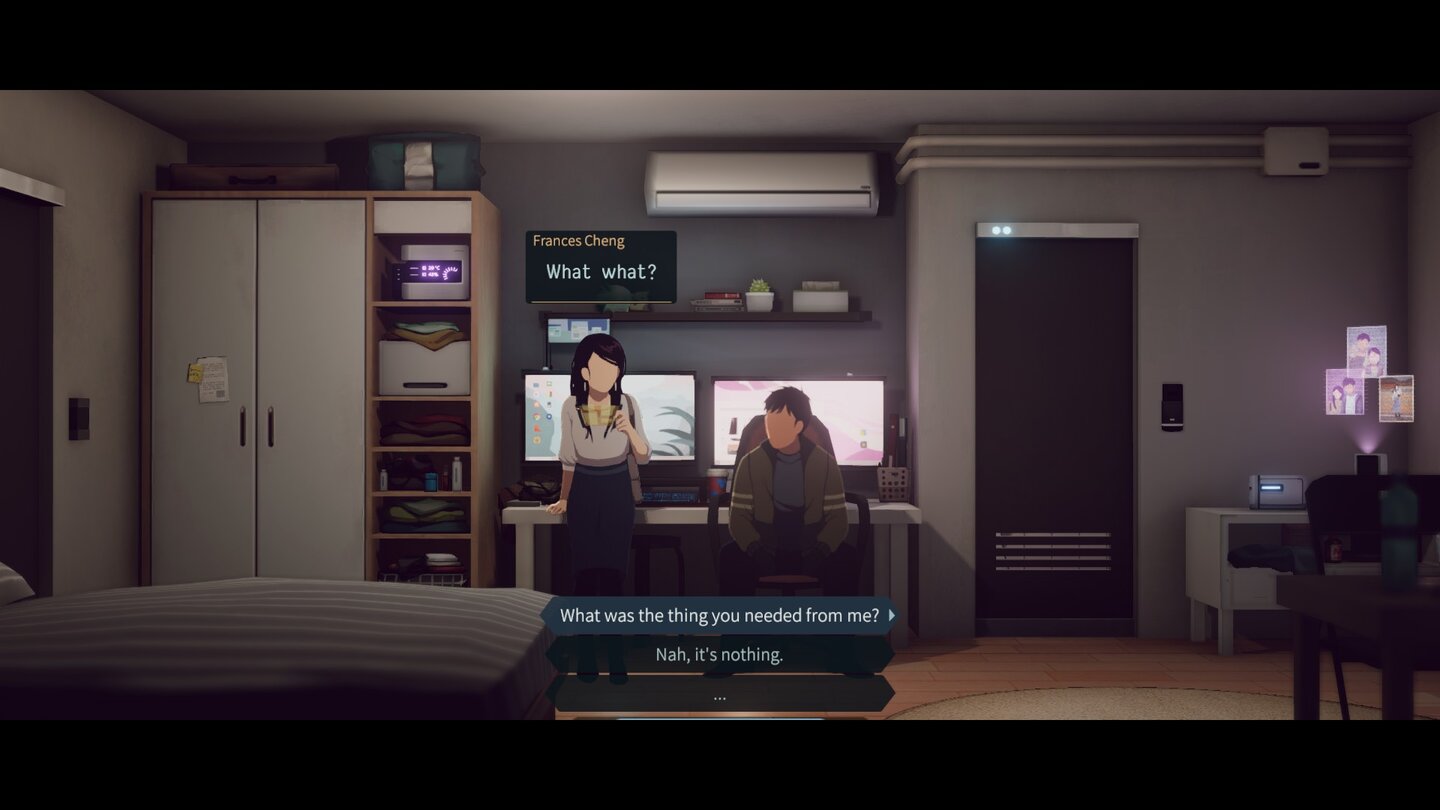Click the green picture icon atop the monitor desktop
1440x810 pixels.
[548, 384]
